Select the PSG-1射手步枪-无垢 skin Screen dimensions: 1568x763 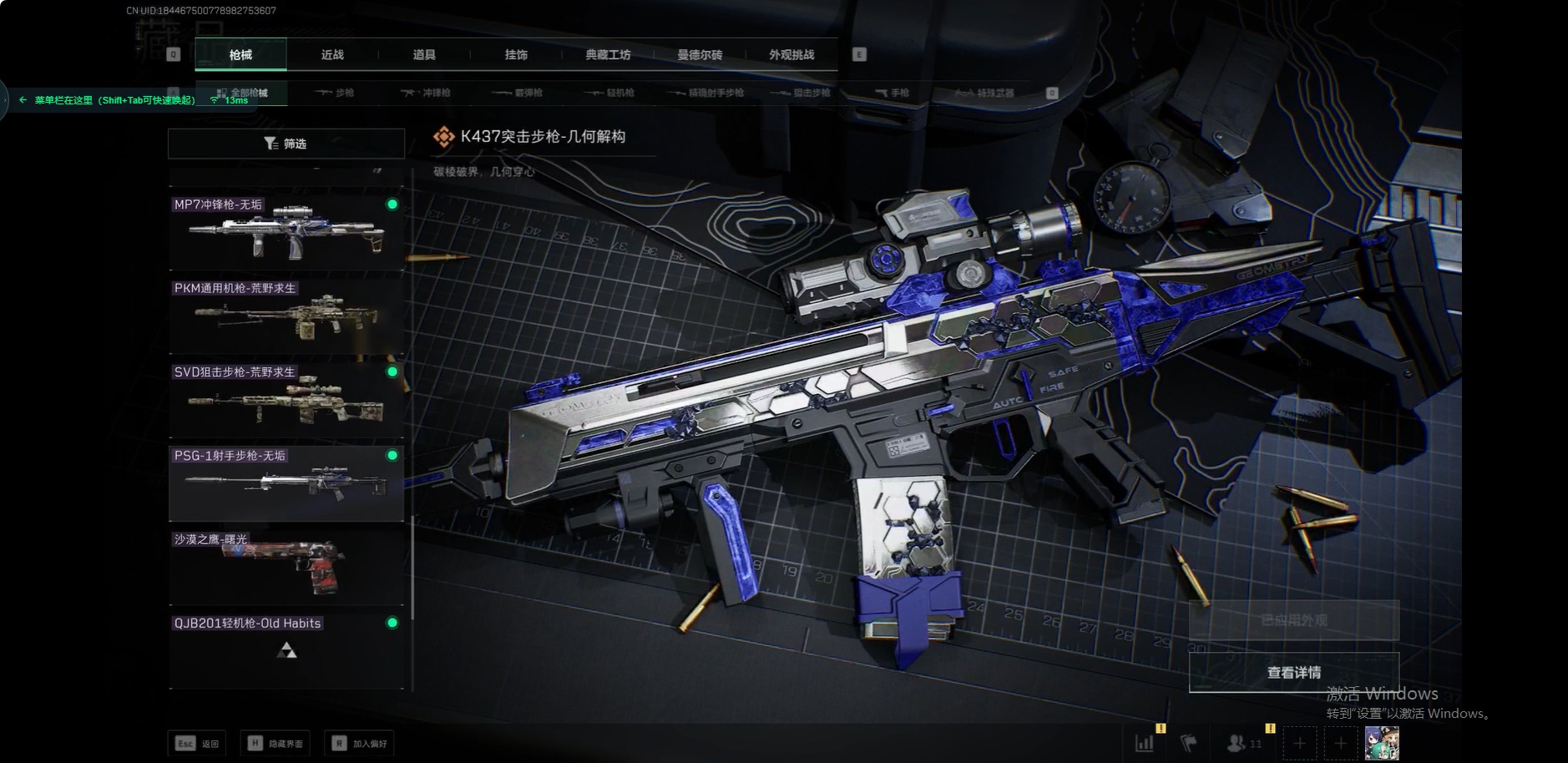point(286,483)
